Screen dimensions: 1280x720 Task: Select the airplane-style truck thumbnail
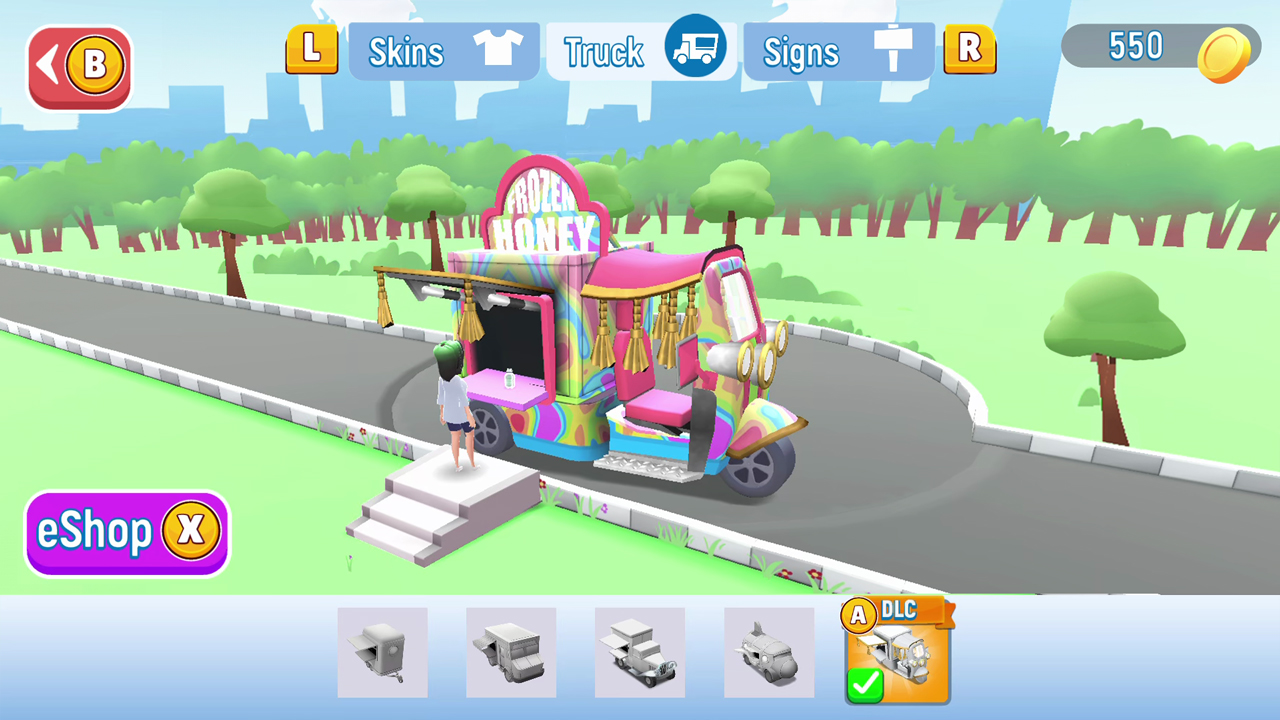point(767,652)
